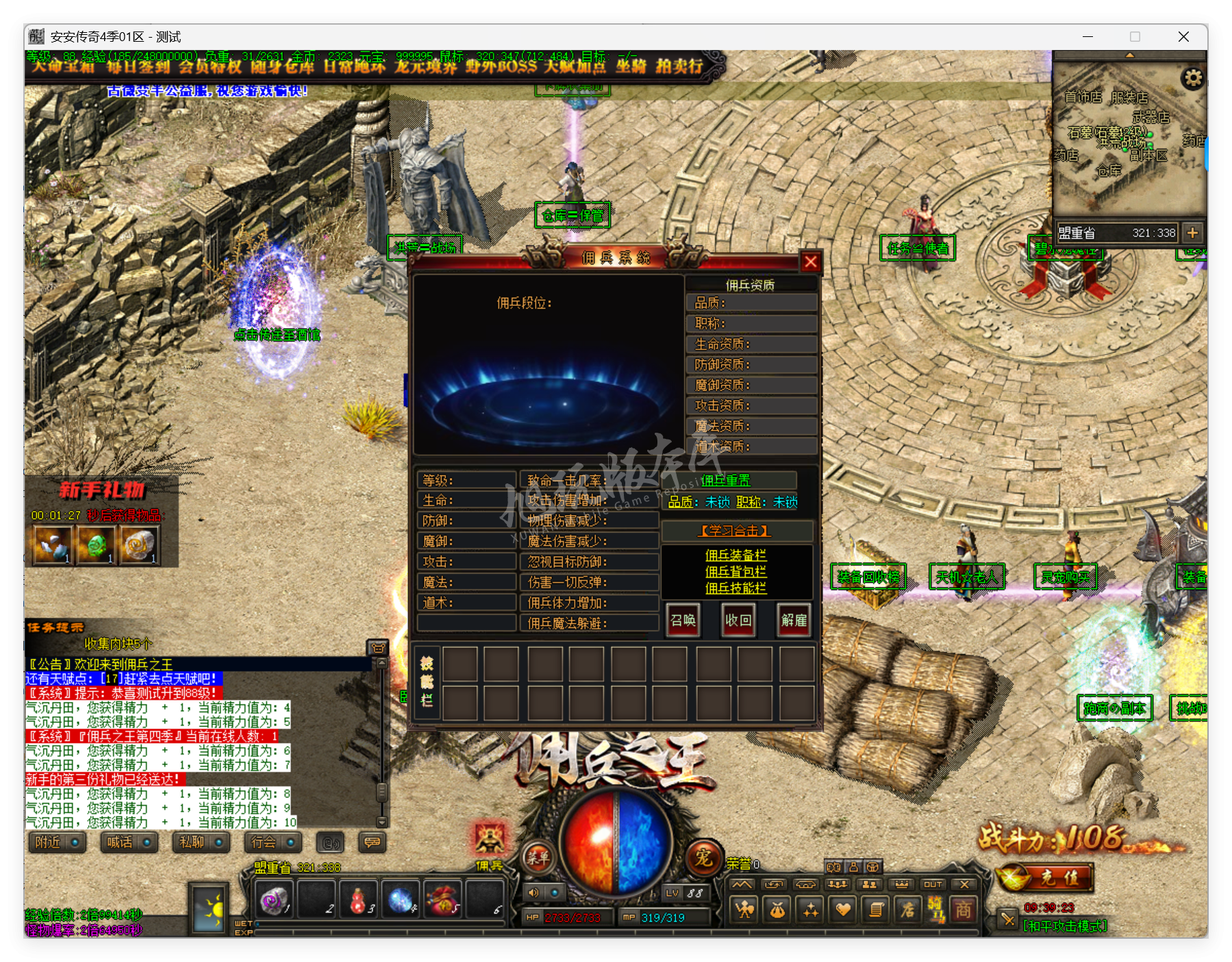Click the minimap settings gear
Screen dimensions: 1232x962
click(x=1194, y=79)
